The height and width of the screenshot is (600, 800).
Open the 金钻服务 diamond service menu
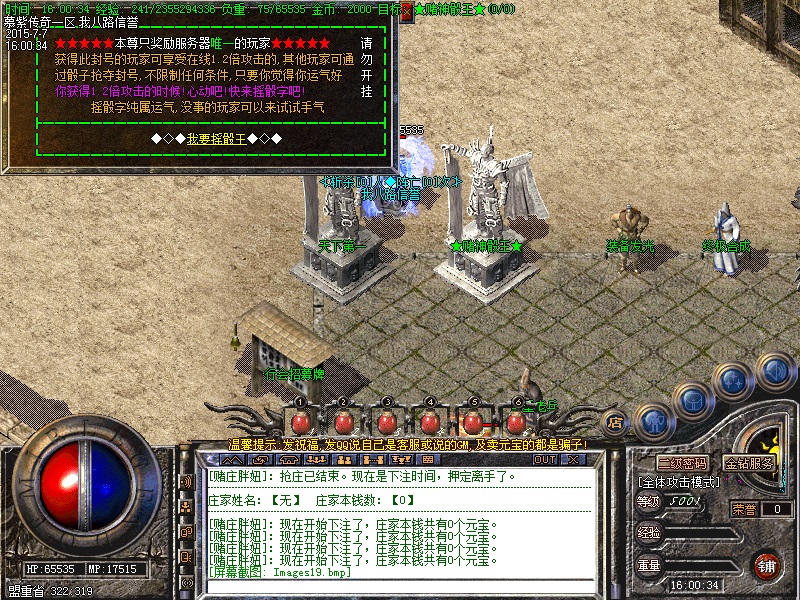tap(749, 464)
